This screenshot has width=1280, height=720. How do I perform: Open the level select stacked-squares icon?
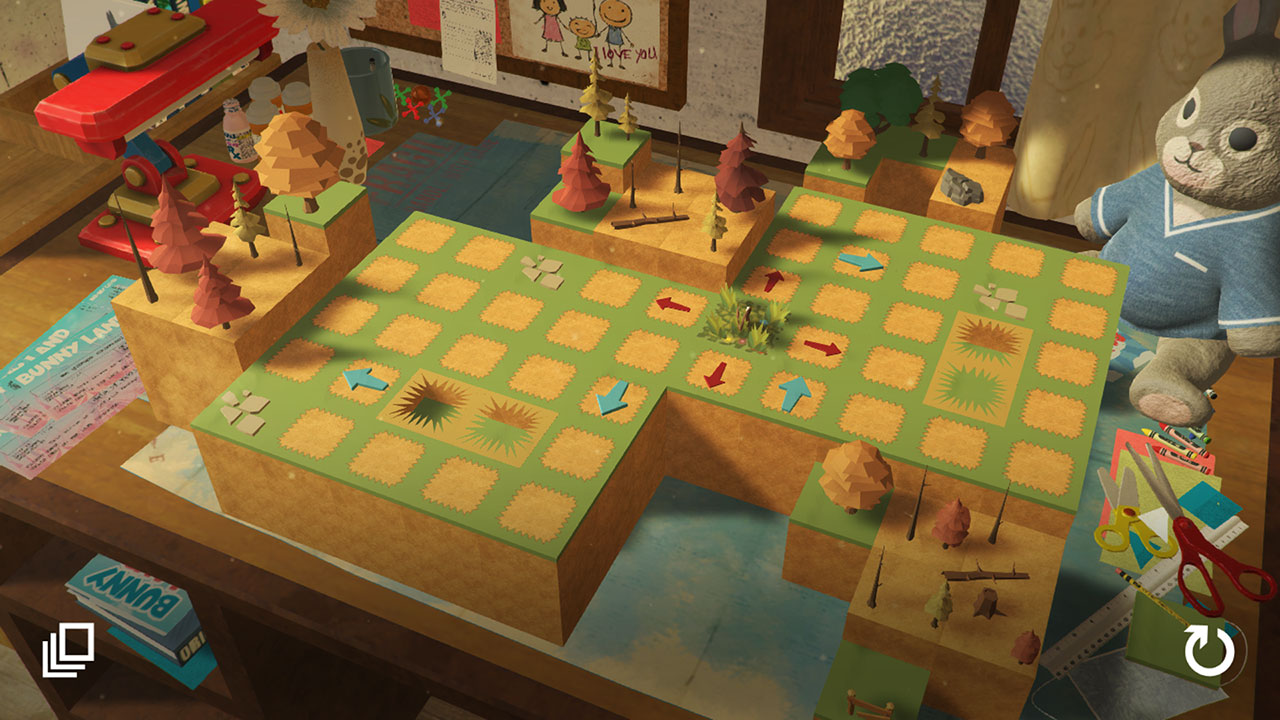pyautogui.click(x=68, y=649)
